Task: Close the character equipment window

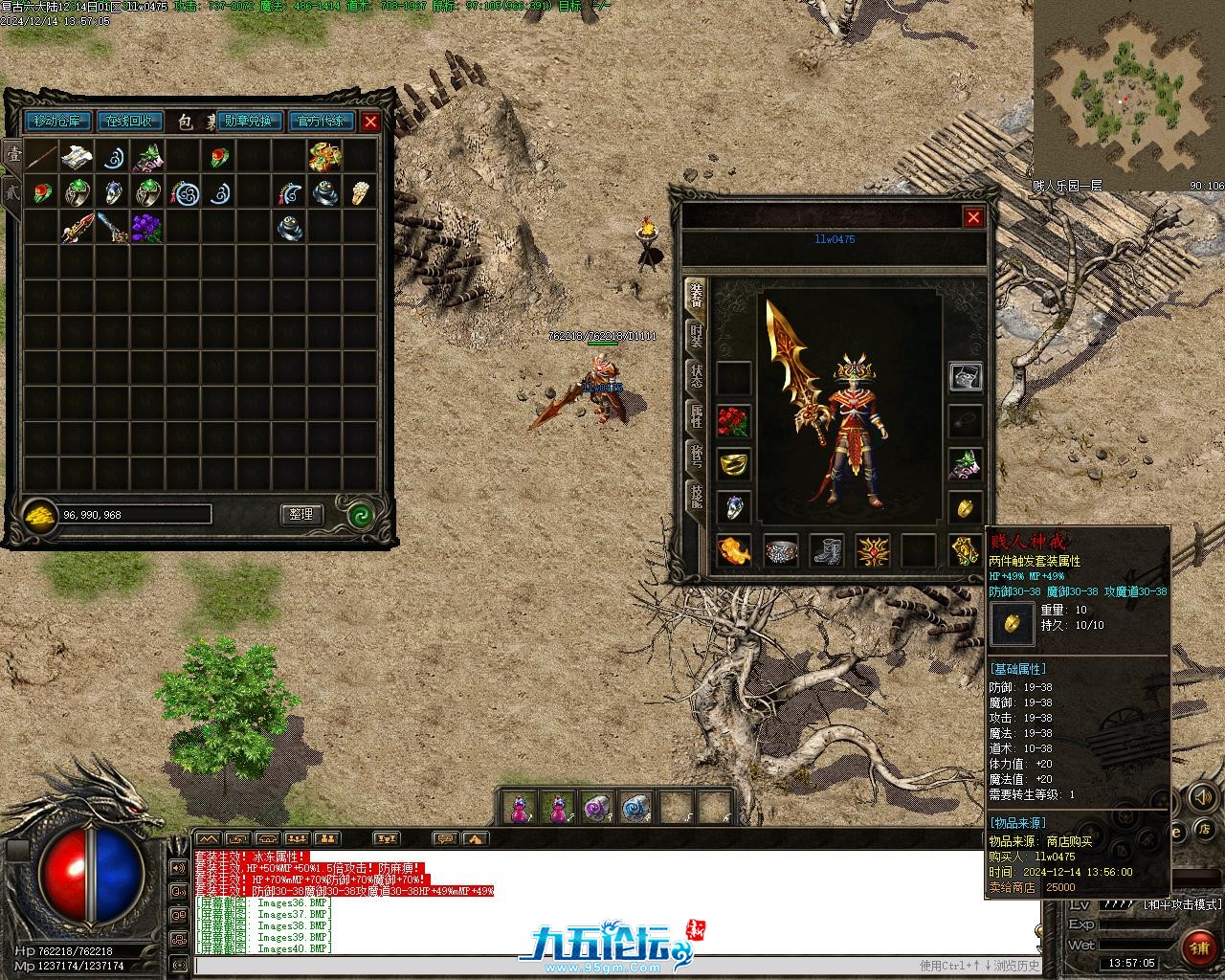Action: click(973, 217)
